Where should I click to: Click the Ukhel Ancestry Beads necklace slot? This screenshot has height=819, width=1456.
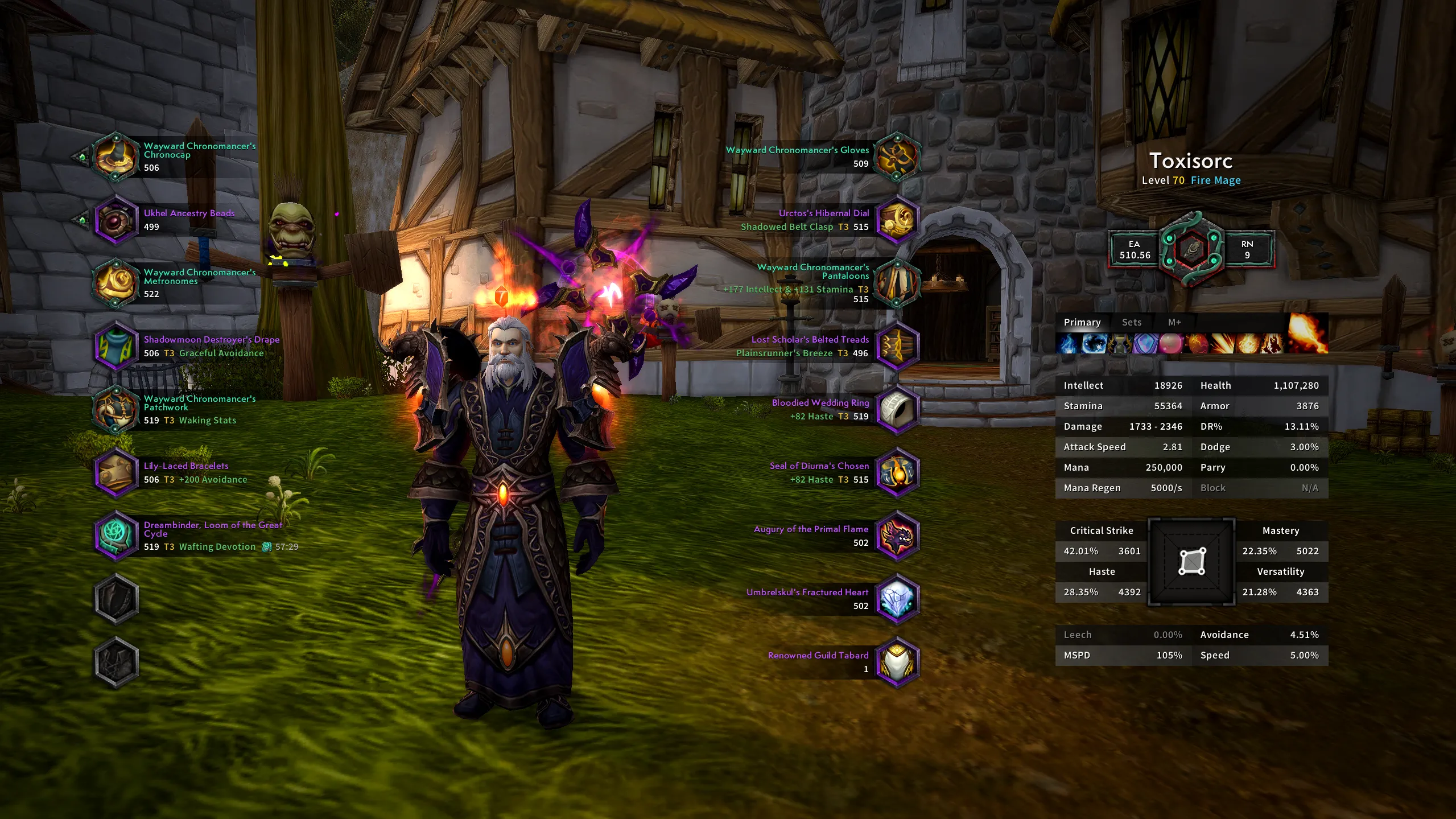[x=116, y=220]
